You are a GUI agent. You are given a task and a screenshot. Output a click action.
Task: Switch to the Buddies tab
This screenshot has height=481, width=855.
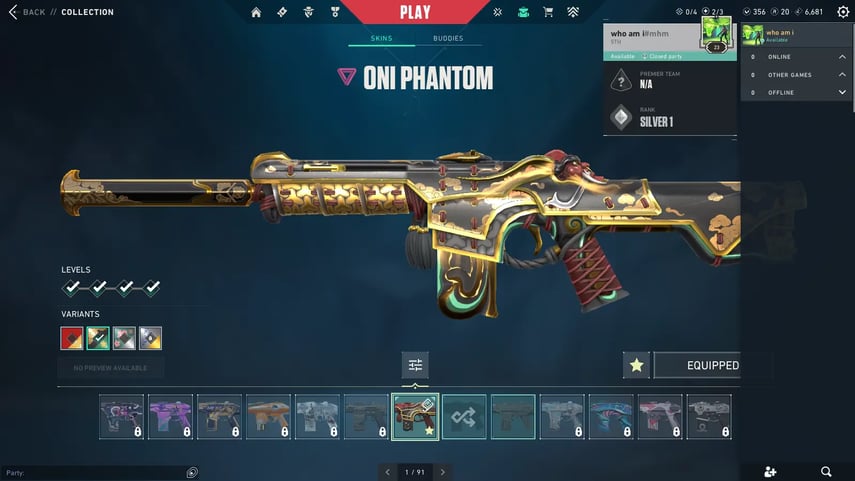click(x=448, y=38)
